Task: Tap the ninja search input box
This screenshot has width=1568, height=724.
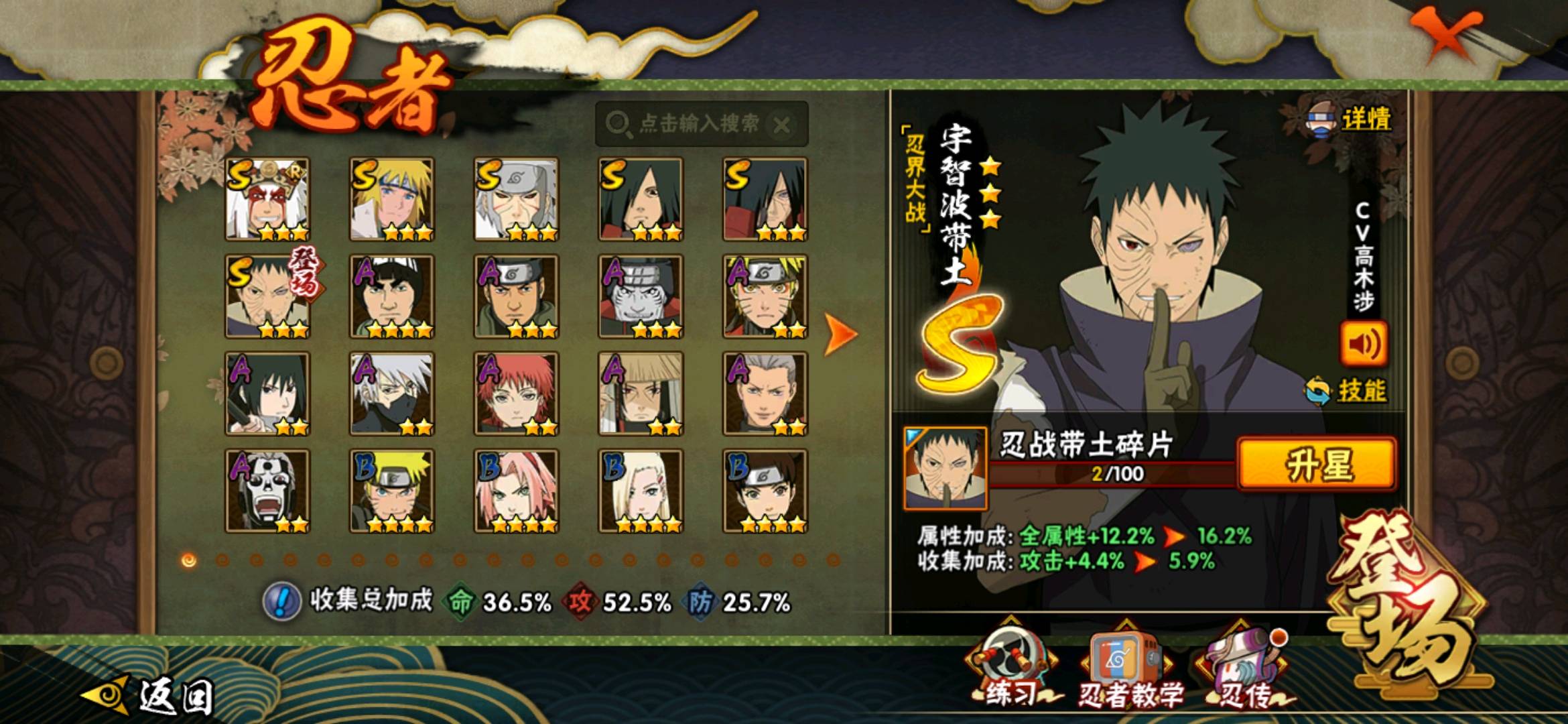Action: [x=690, y=123]
